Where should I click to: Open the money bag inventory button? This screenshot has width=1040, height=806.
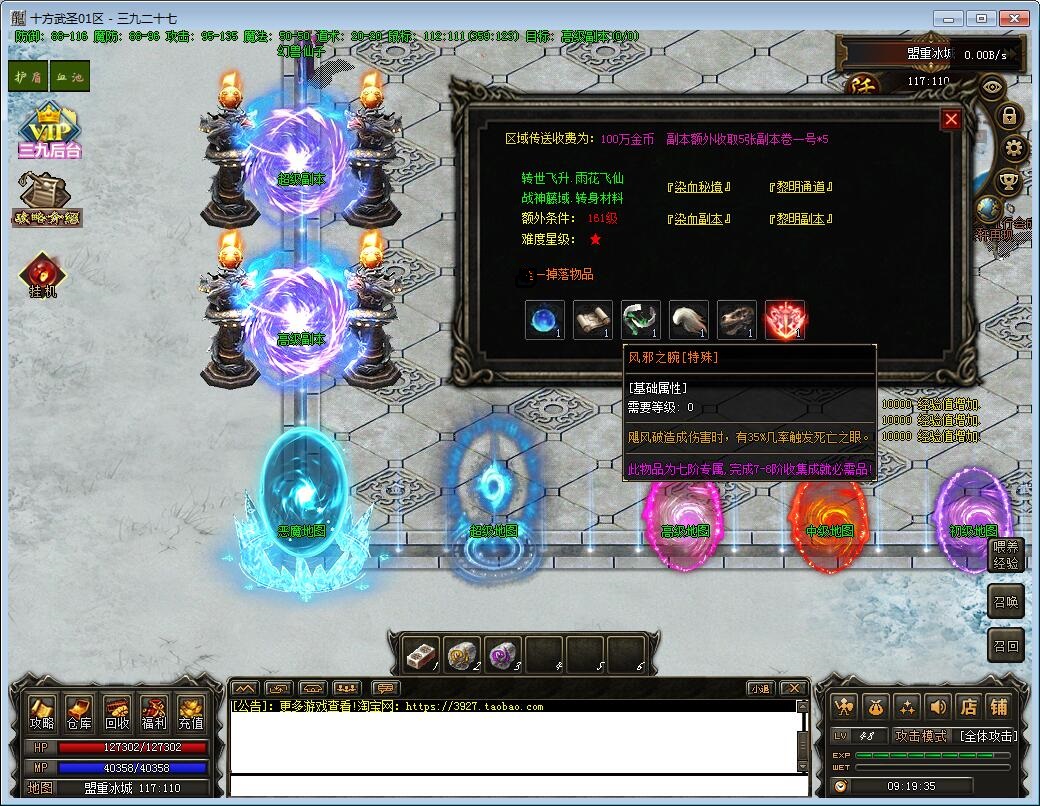pos(875,706)
